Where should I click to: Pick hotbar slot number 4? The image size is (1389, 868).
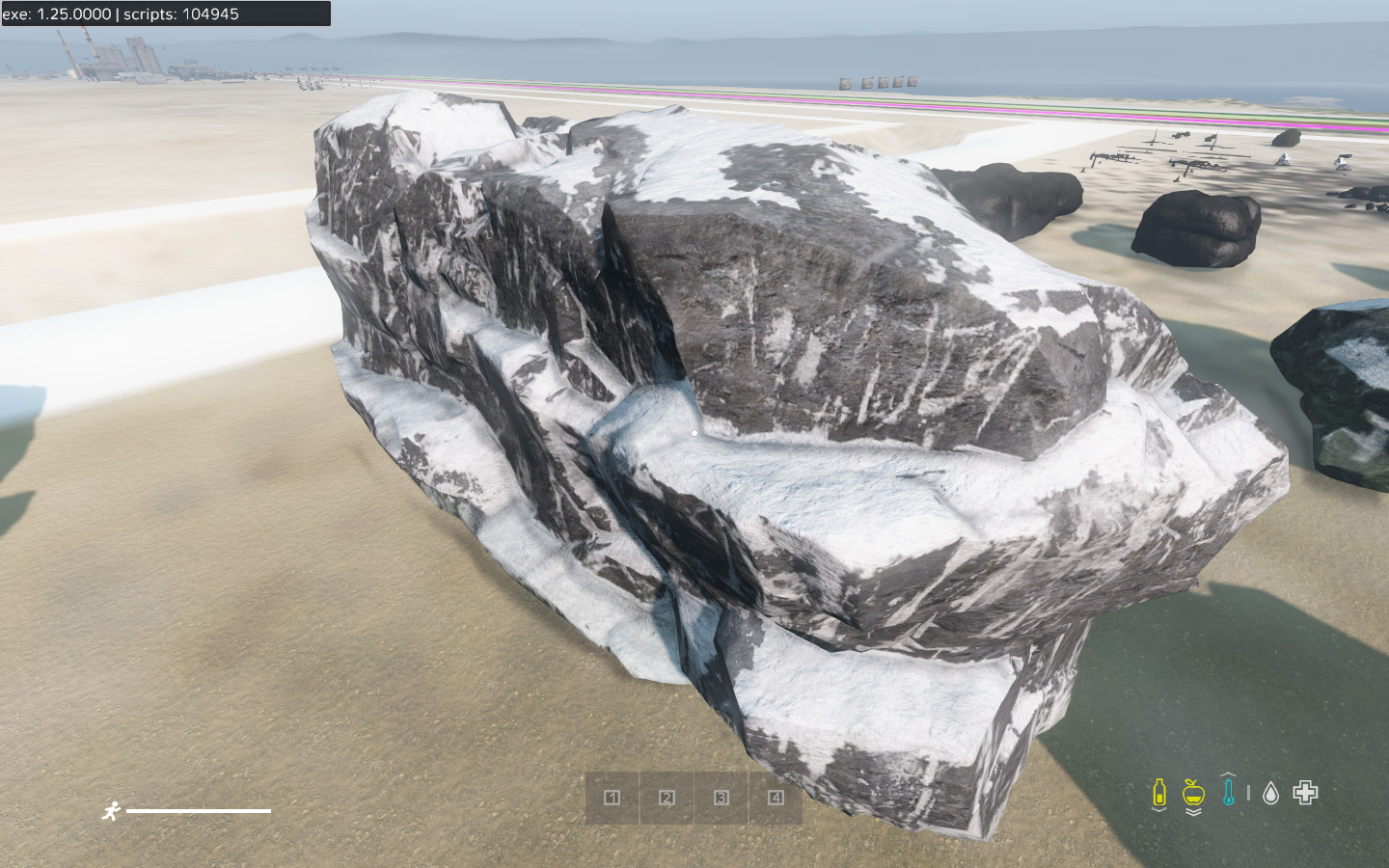(776, 798)
